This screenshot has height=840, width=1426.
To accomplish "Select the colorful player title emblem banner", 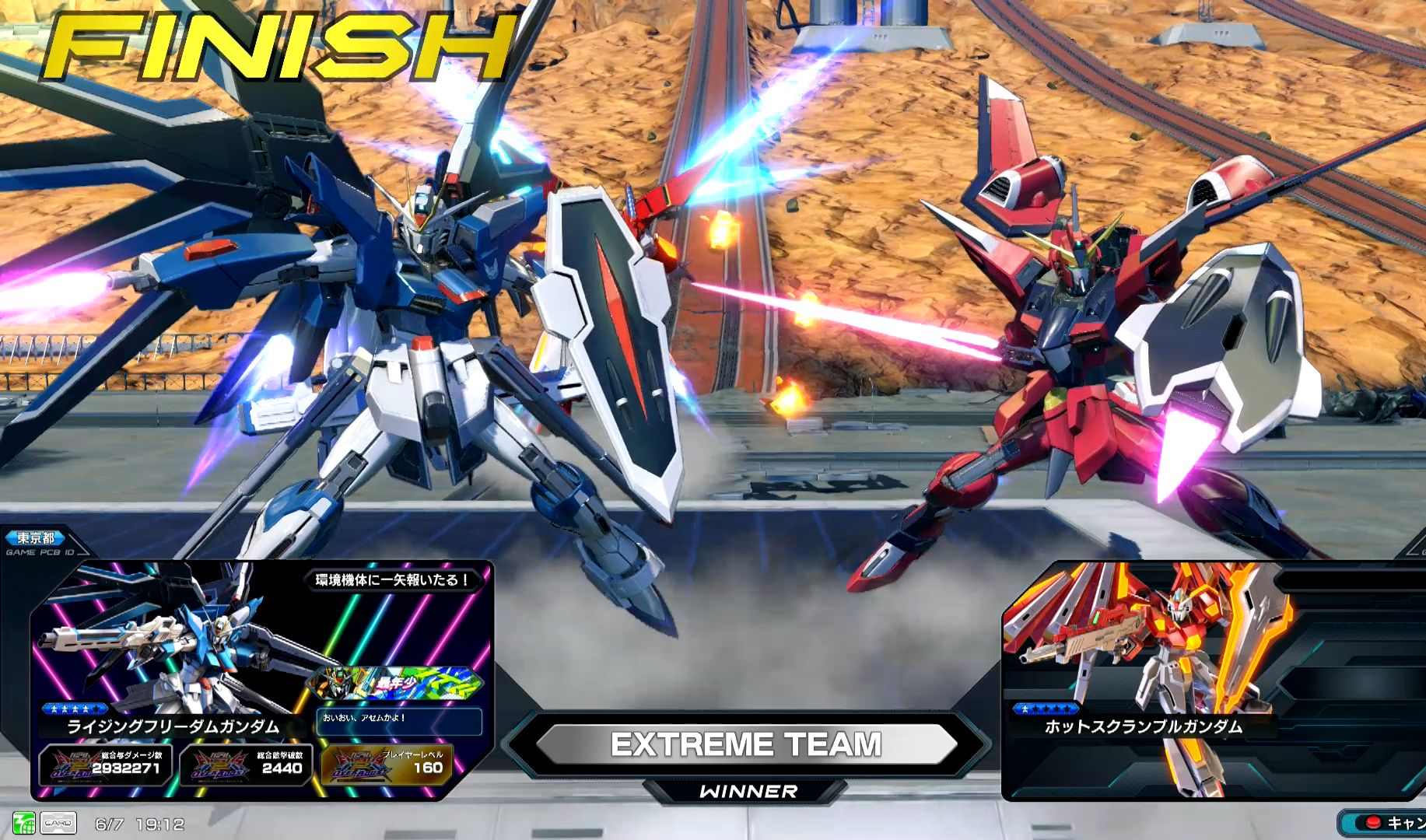I will (x=395, y=683).
